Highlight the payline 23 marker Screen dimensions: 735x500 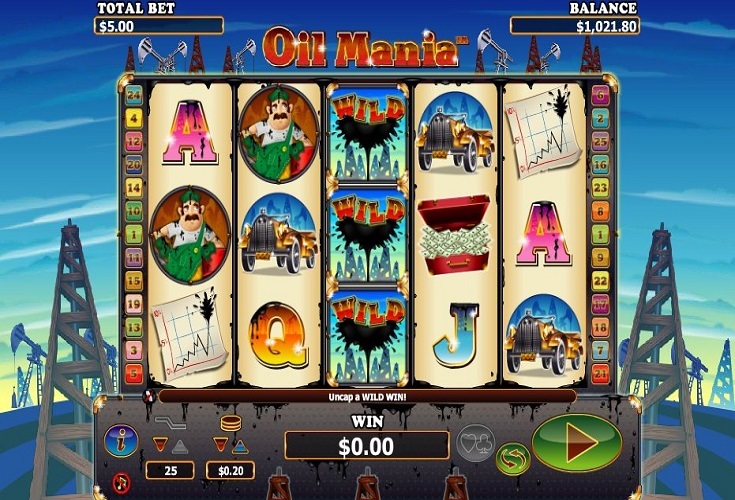click(601, 188)
